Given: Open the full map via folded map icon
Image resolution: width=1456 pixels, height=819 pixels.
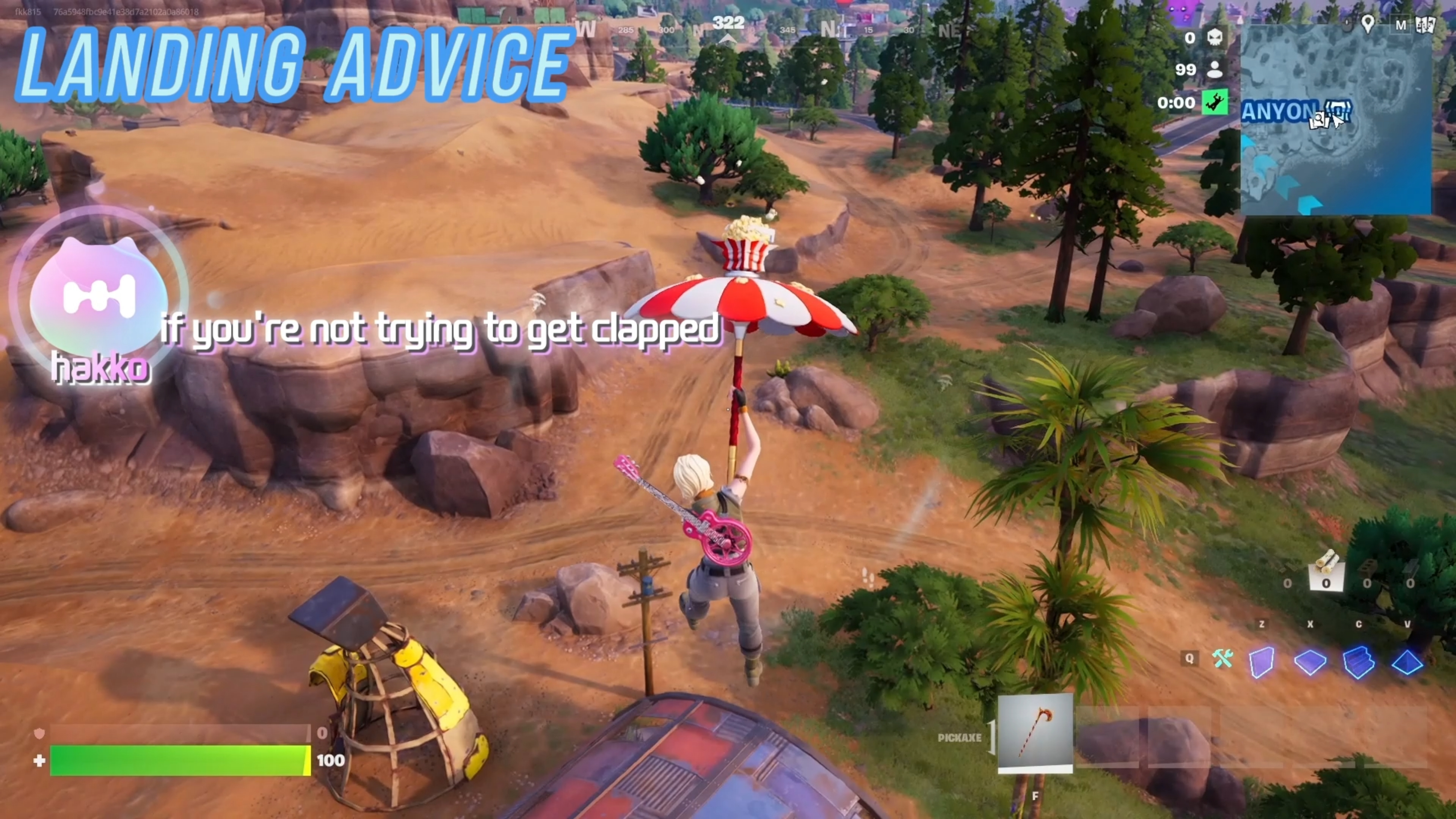Looking at the screenshot, I should click(x=1425, y=25).
